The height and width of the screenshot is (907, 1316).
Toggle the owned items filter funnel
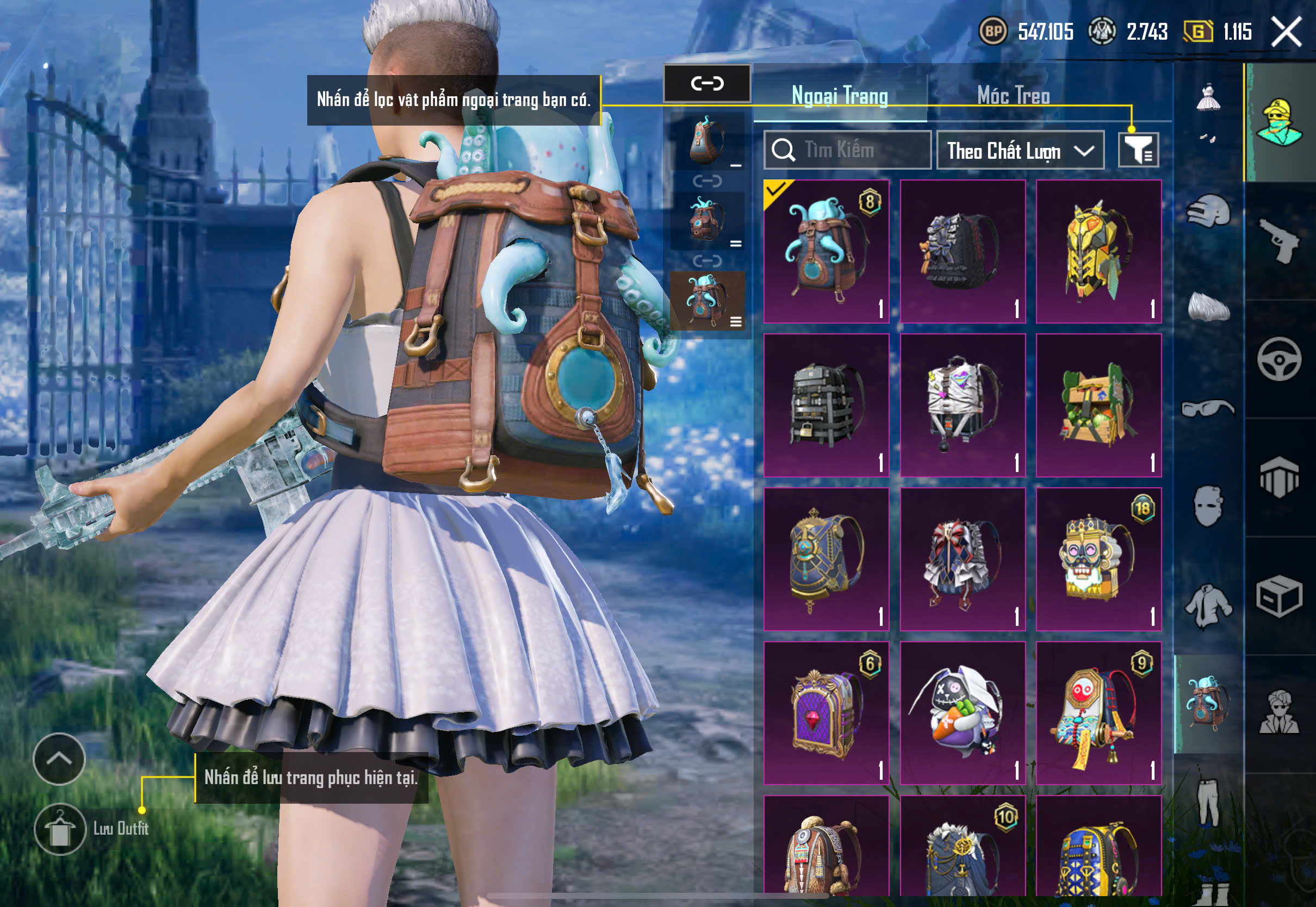pyautogui.click(x=1138, y=150)
